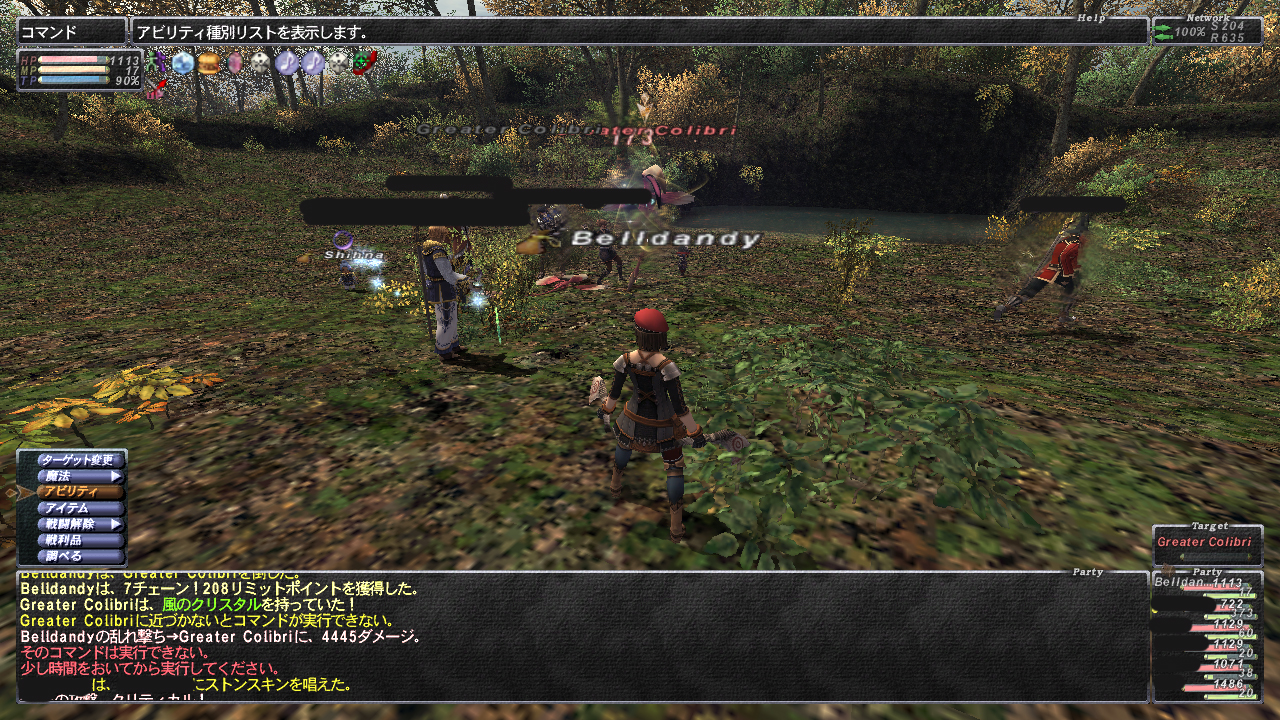
Task: Open the アイテム item list
Action: (82, 508)
